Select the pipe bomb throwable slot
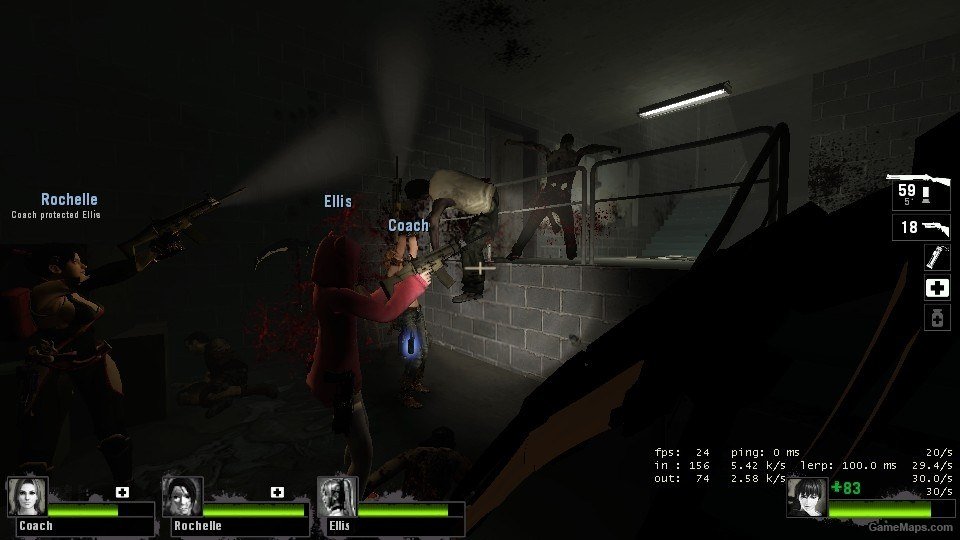The height and width of the screenshot is (540, 960). point(937,258)
